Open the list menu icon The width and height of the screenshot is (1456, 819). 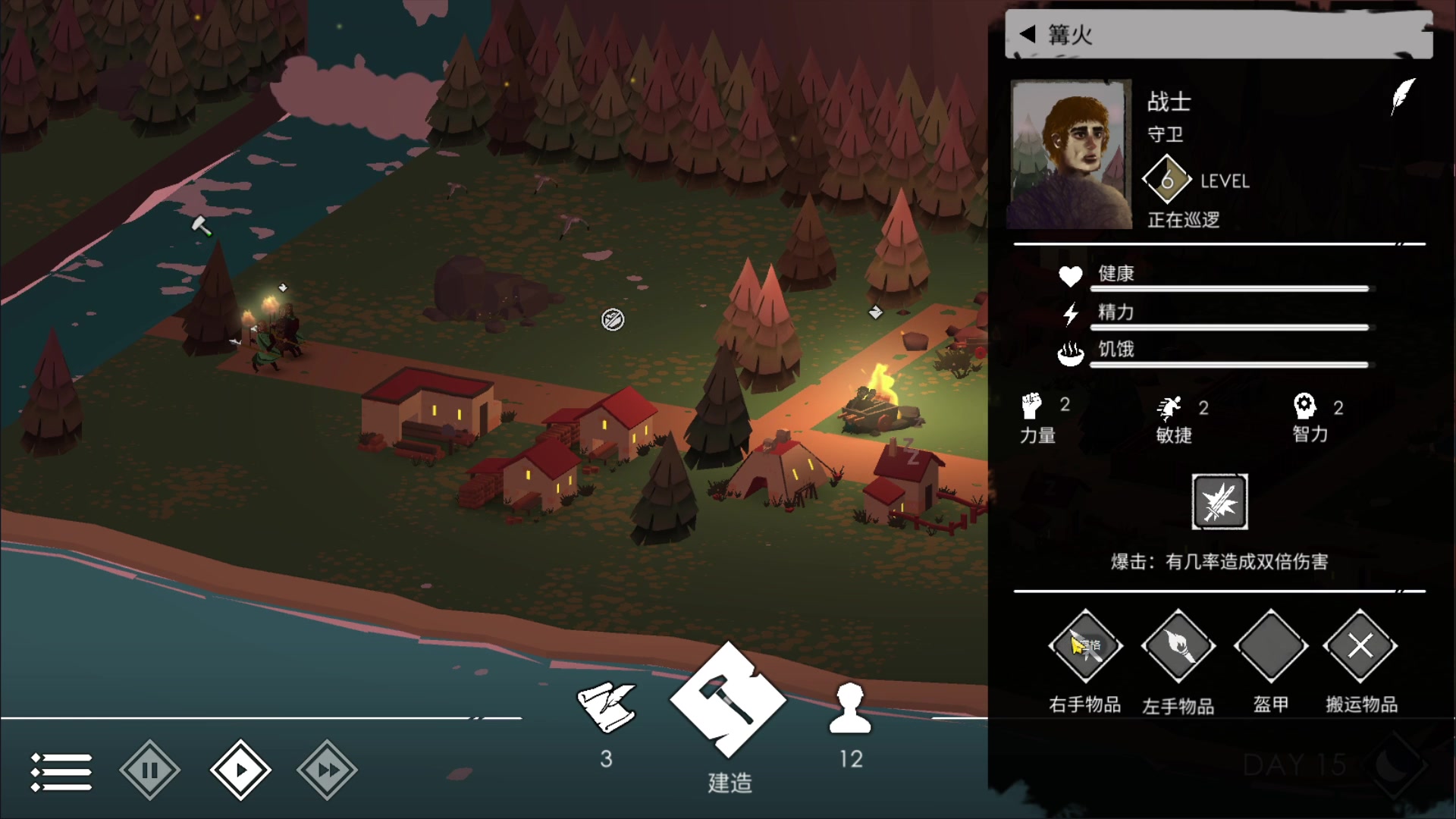tap(61, 771)
